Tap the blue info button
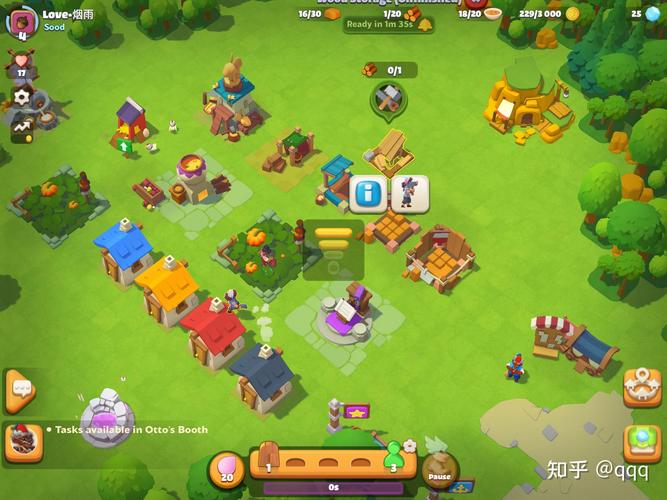Viewport: 667px width, 500px height. (x=367, y=193)
